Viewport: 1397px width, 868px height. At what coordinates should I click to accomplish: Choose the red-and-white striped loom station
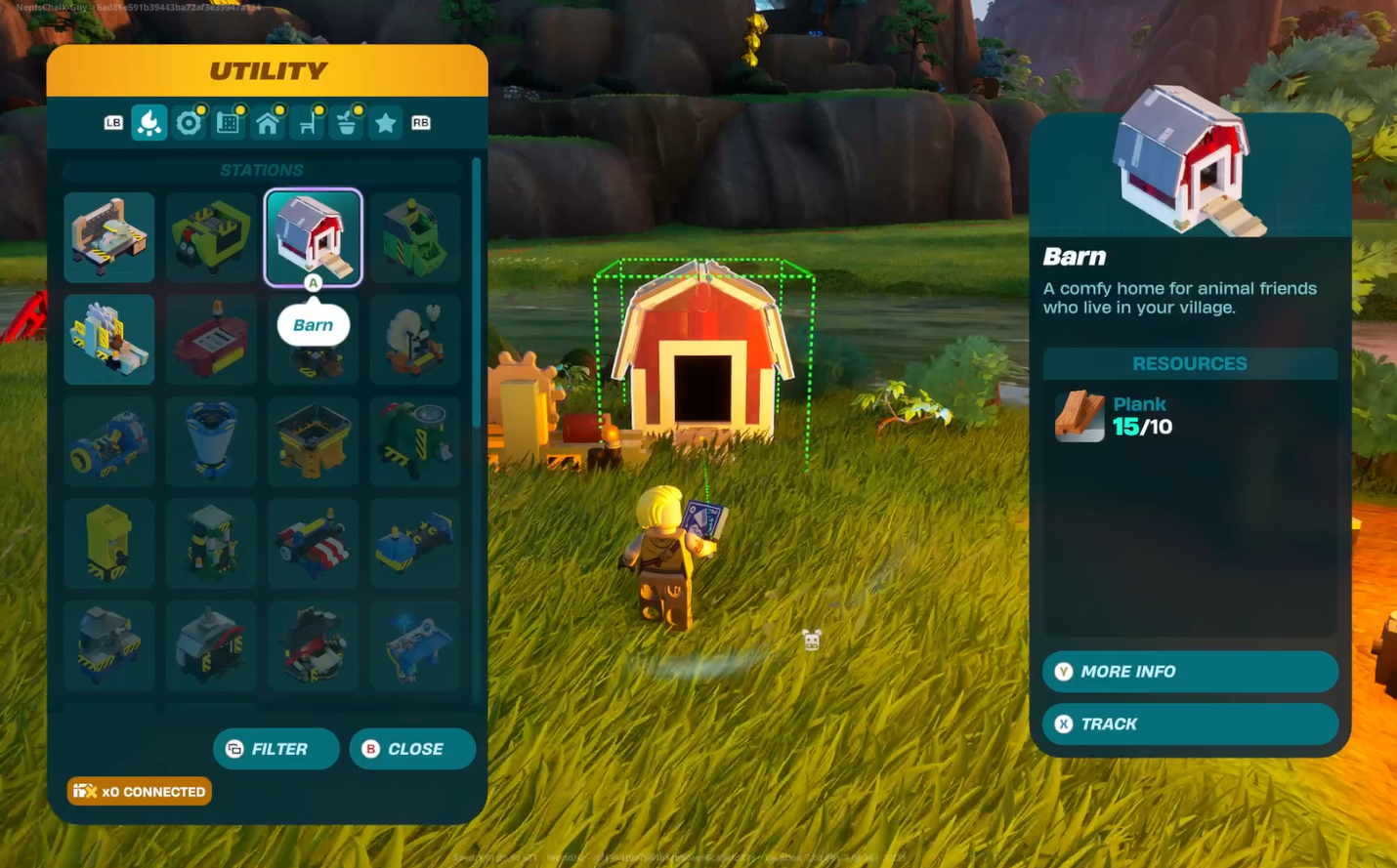tap(313, 543)
